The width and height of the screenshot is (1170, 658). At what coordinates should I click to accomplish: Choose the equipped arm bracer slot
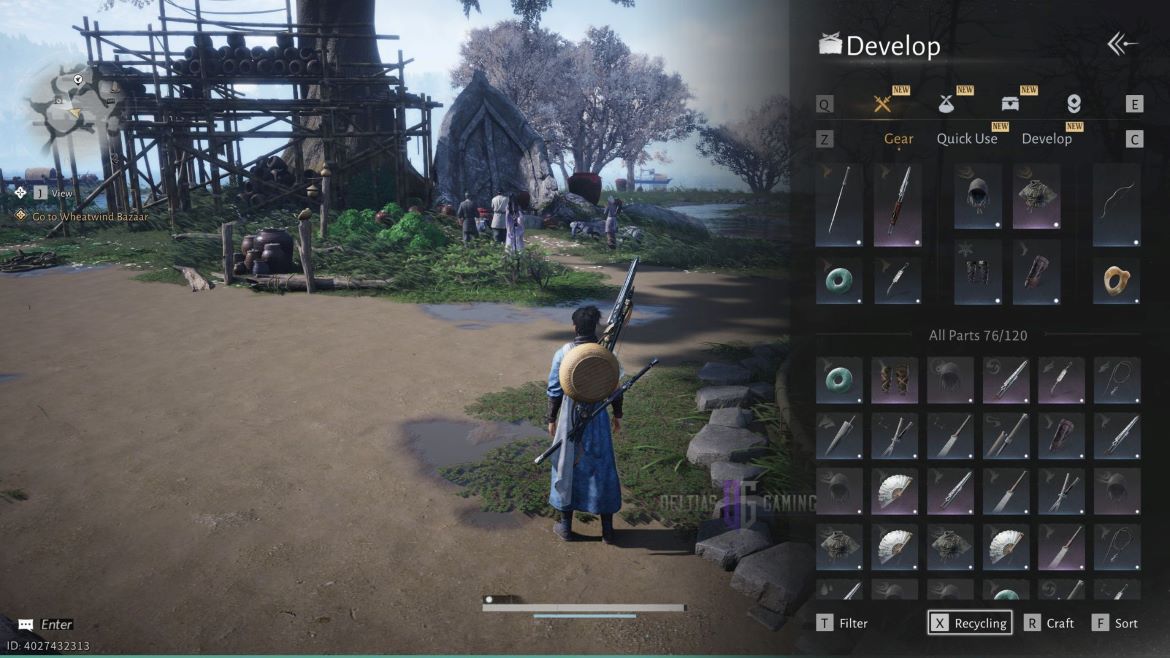(1036, 273)
